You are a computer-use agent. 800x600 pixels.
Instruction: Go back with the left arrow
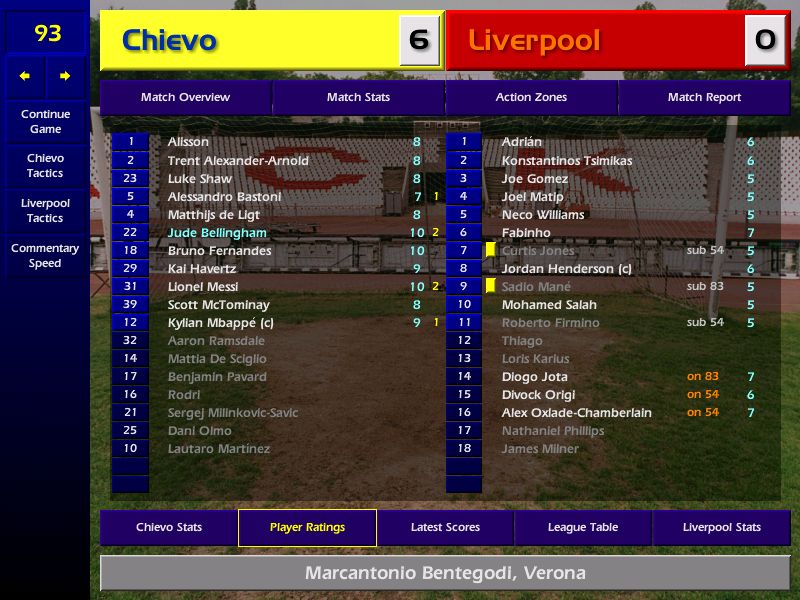pos(25,76)
